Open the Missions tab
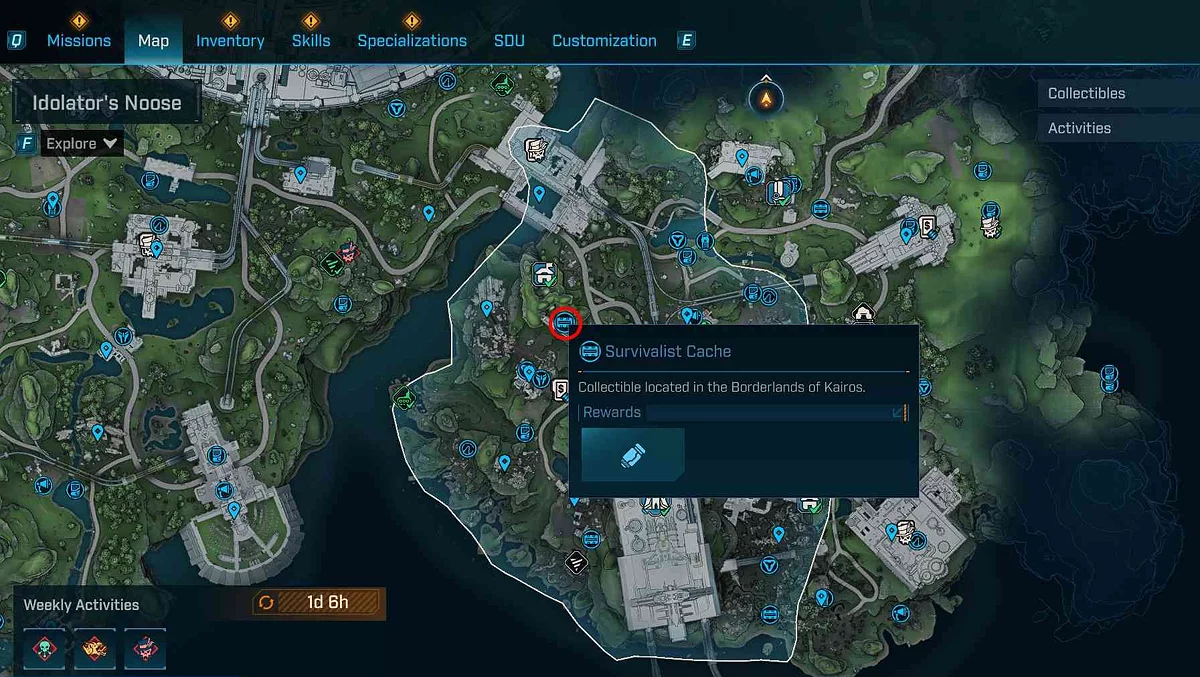This screenshot has height=677, width=1200. pyautogui.click(x=79, y=41)
